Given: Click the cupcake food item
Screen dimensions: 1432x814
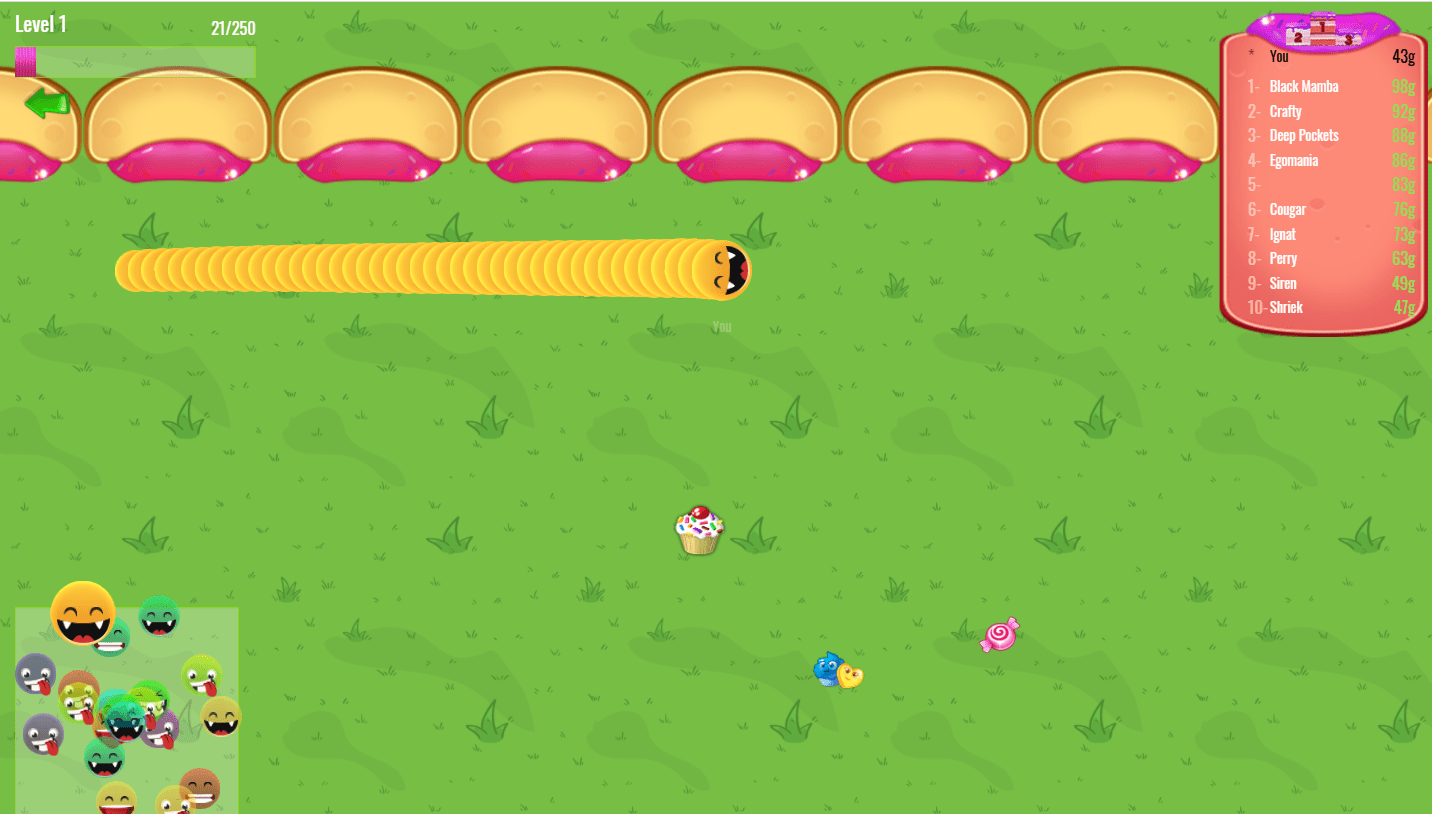Looking at the screenshot, I should (x=699, y=531).
